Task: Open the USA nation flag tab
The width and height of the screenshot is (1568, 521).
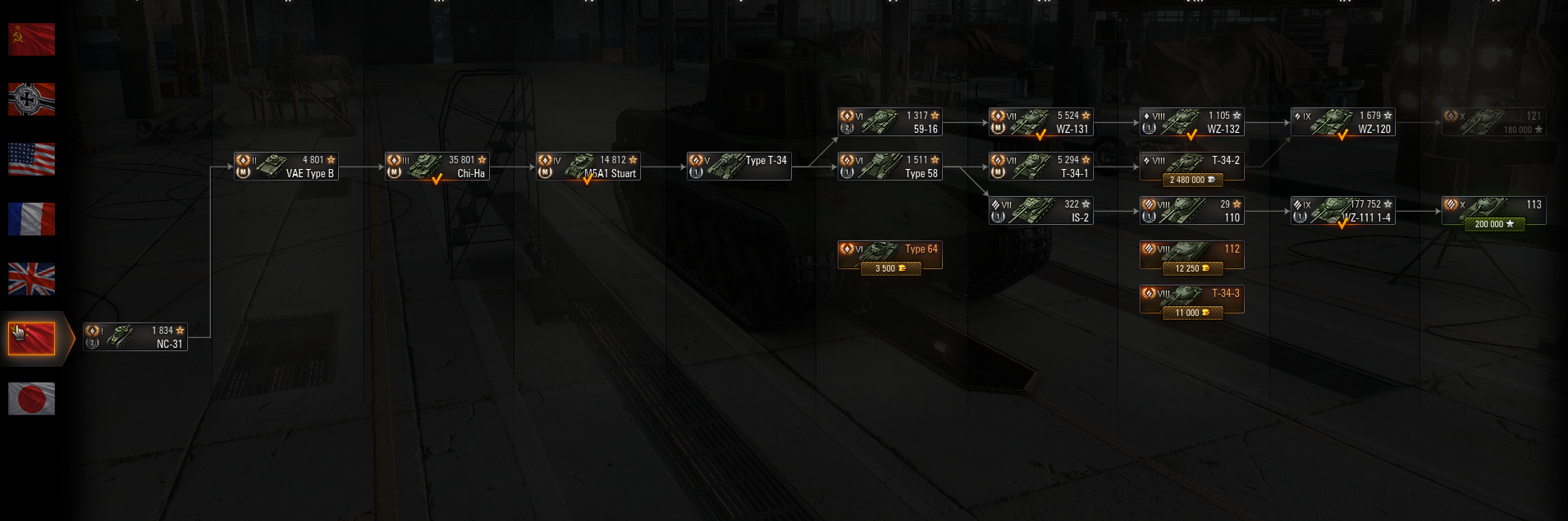Action: click(x=31, y=159)
